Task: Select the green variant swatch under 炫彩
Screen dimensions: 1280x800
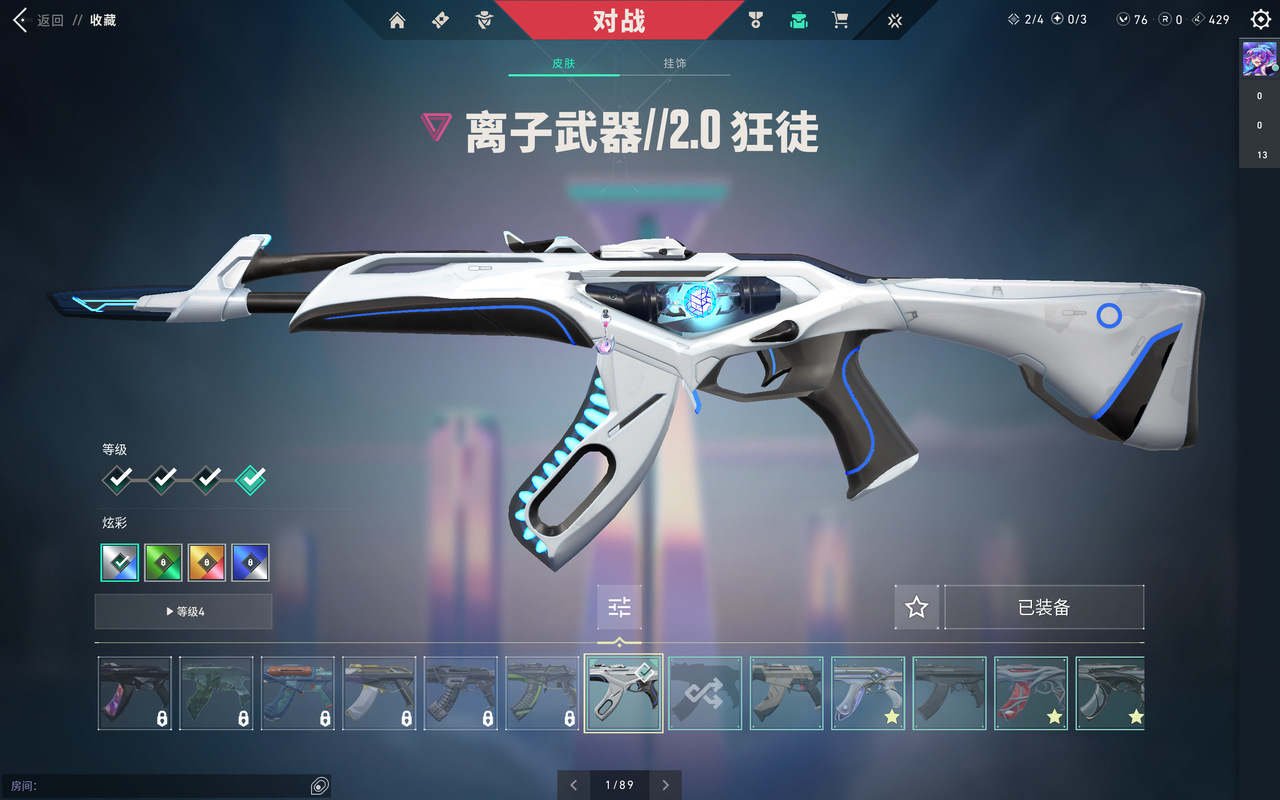Action: [x=163, y=562]
